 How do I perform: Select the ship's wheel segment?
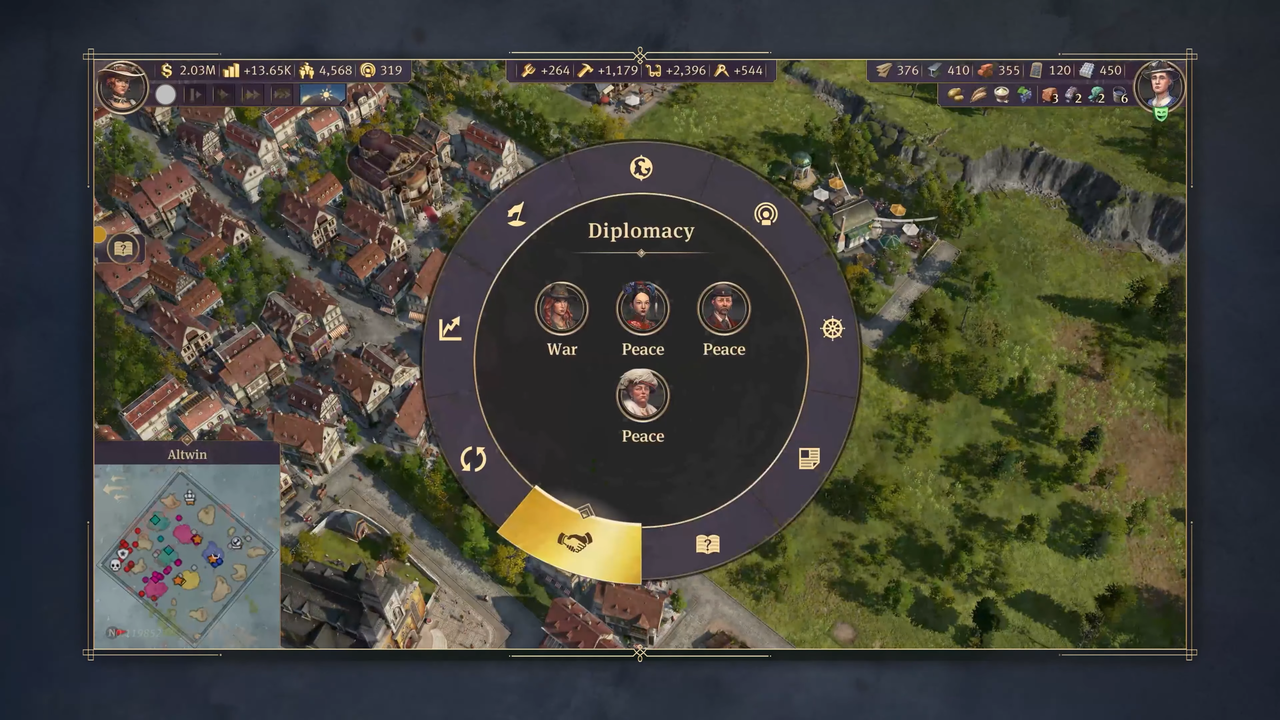click(832, 328)
